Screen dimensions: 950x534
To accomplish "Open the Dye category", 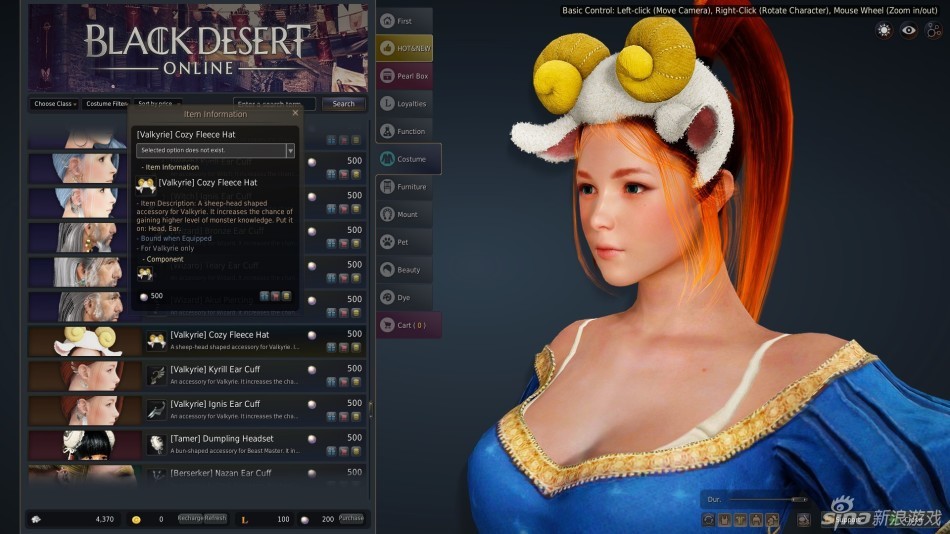I will (405, 297).
